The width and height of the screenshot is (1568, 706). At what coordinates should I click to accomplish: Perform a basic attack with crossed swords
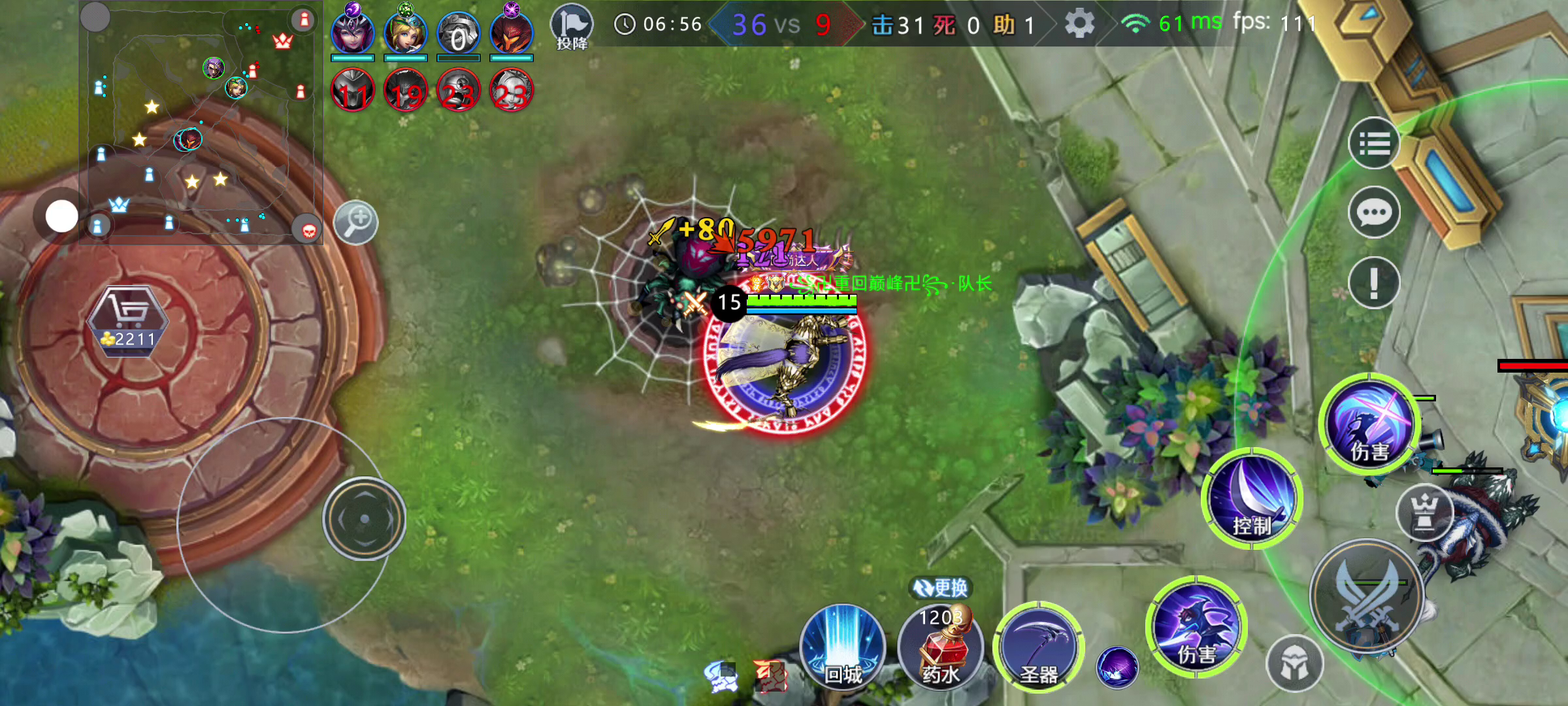[1367, 596]
